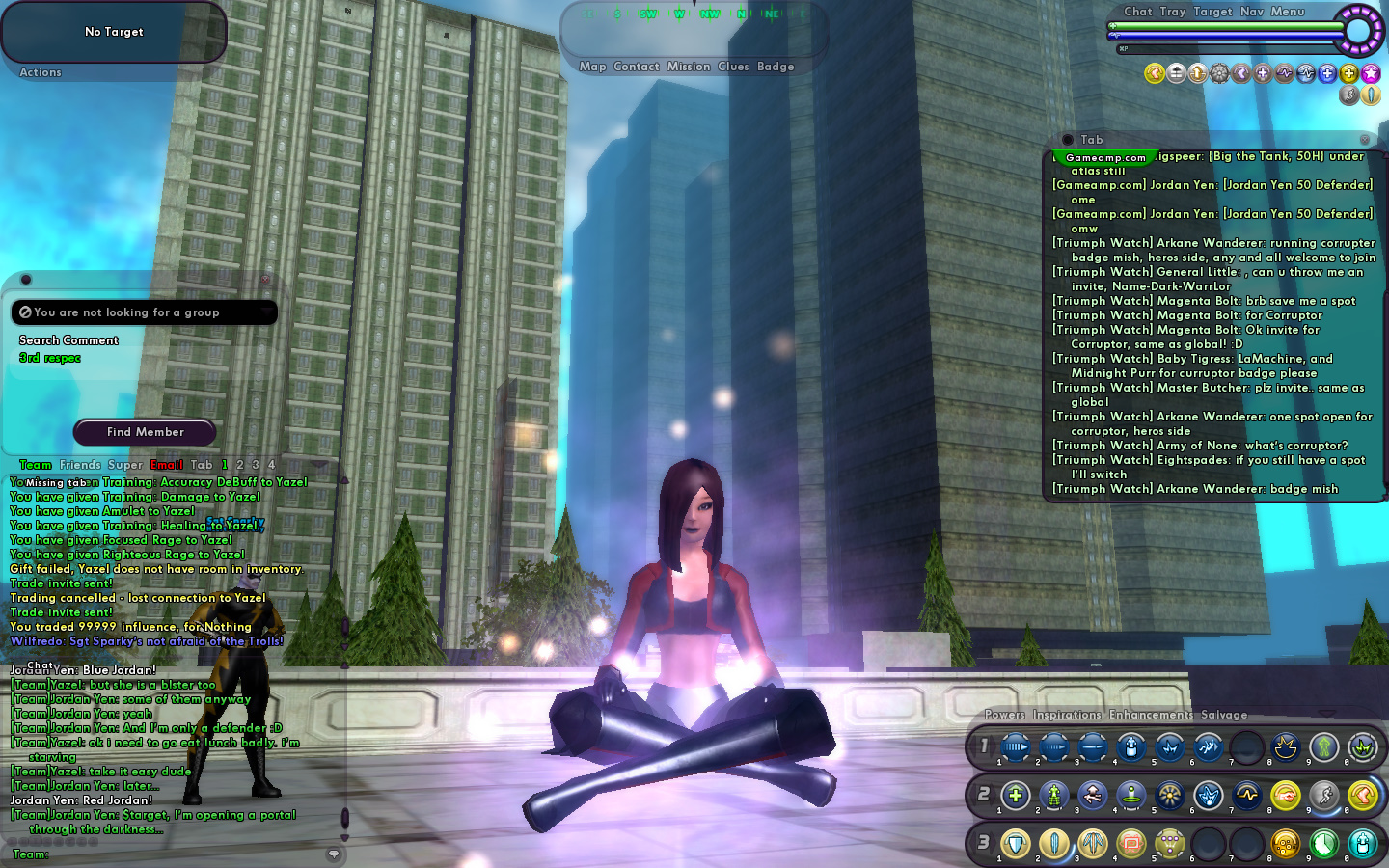Switch to the Super group tab

click(125, 465)
